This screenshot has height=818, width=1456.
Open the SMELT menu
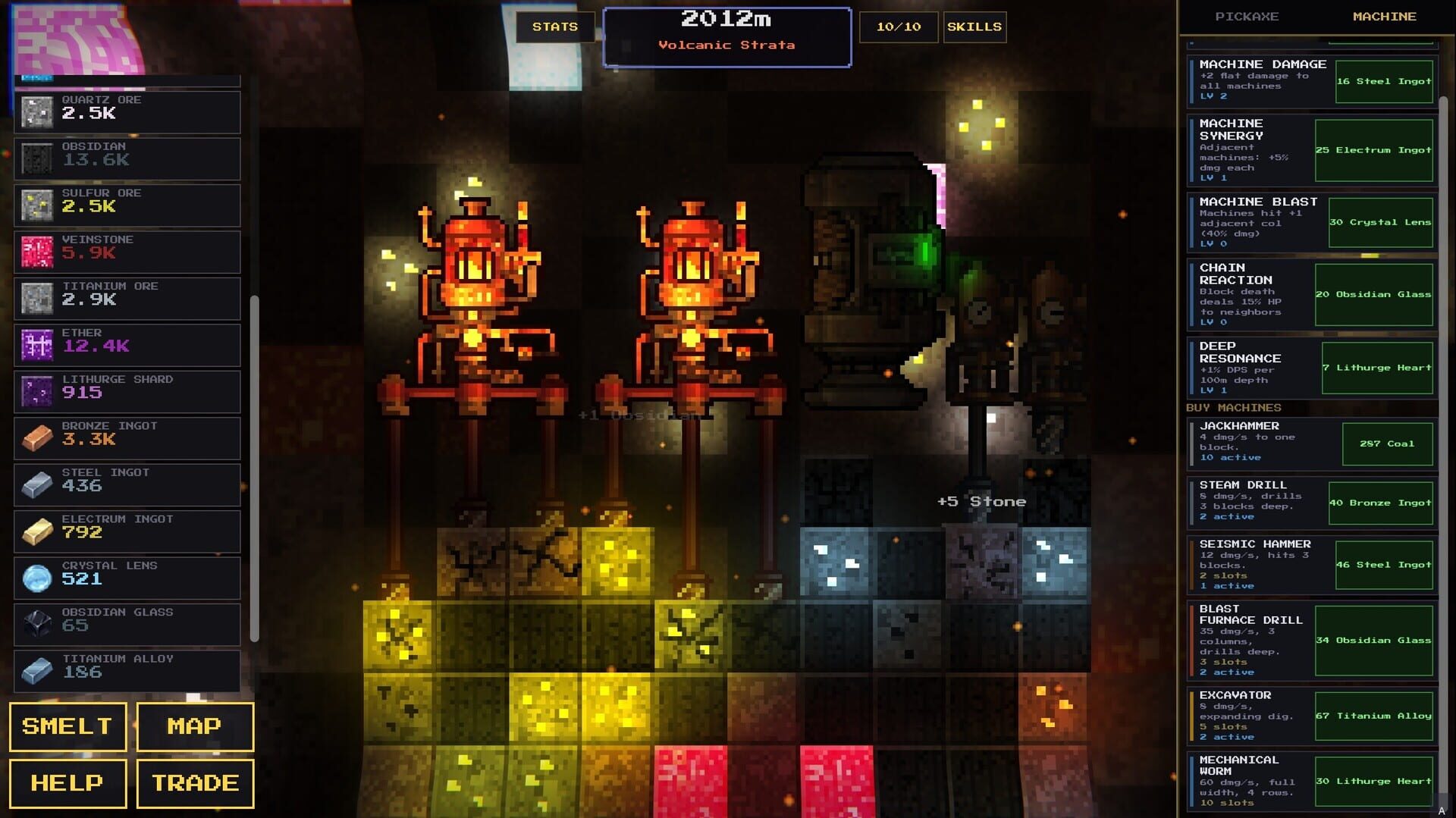coord(67,726)
